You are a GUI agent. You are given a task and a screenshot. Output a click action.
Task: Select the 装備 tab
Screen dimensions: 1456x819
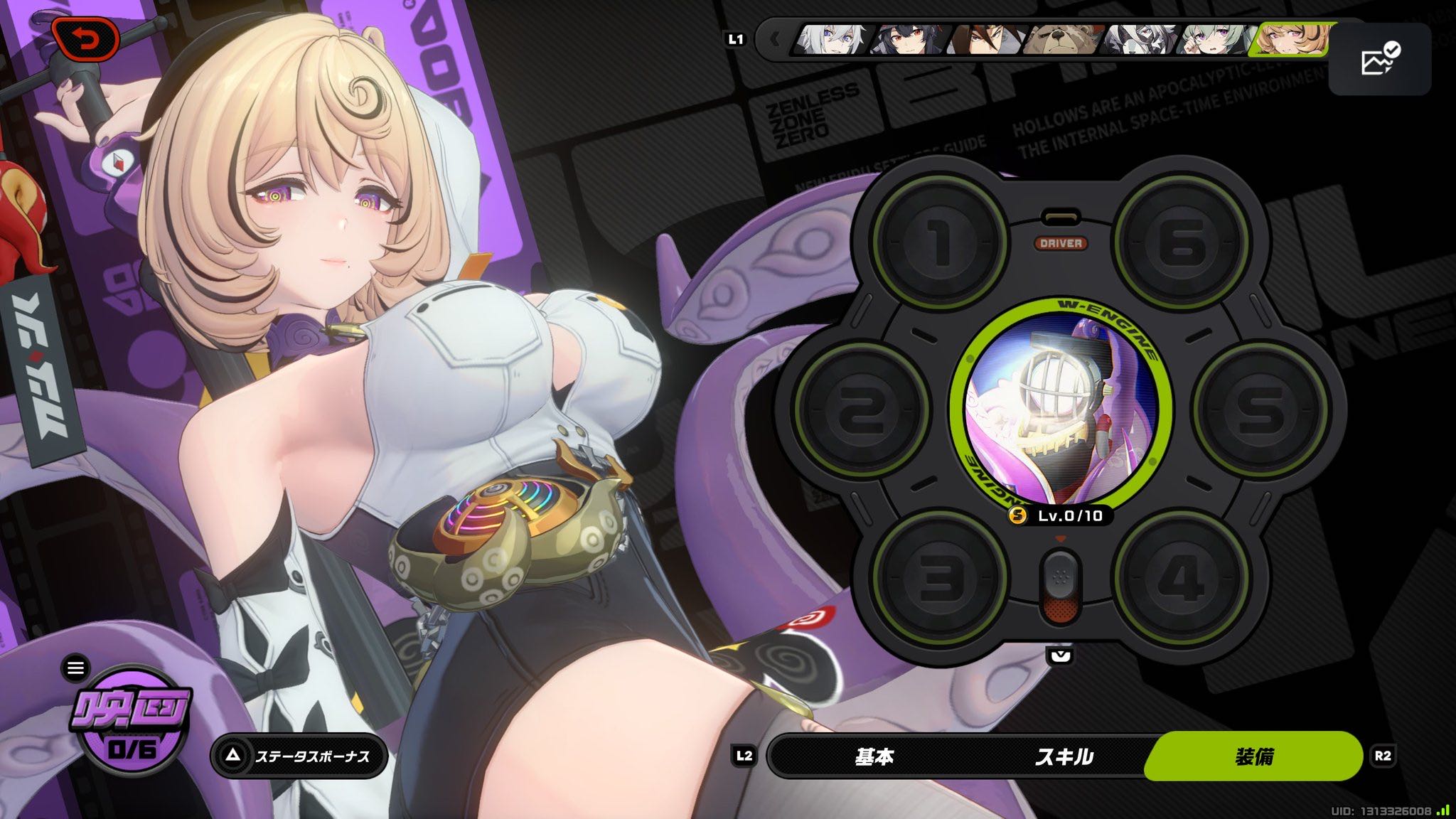pos(1253,756)
